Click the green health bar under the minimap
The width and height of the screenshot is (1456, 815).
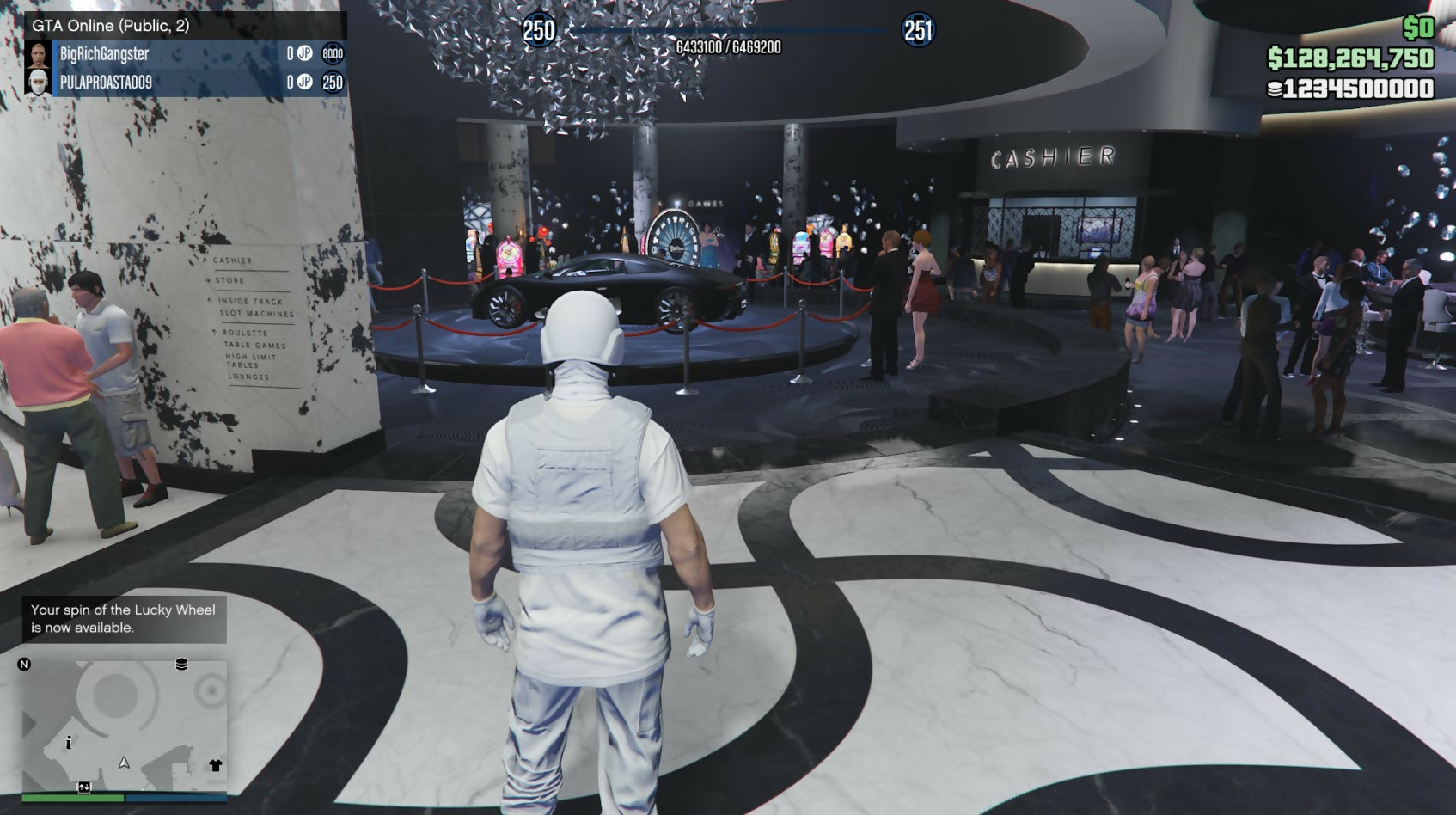click(x=73, y=798)
